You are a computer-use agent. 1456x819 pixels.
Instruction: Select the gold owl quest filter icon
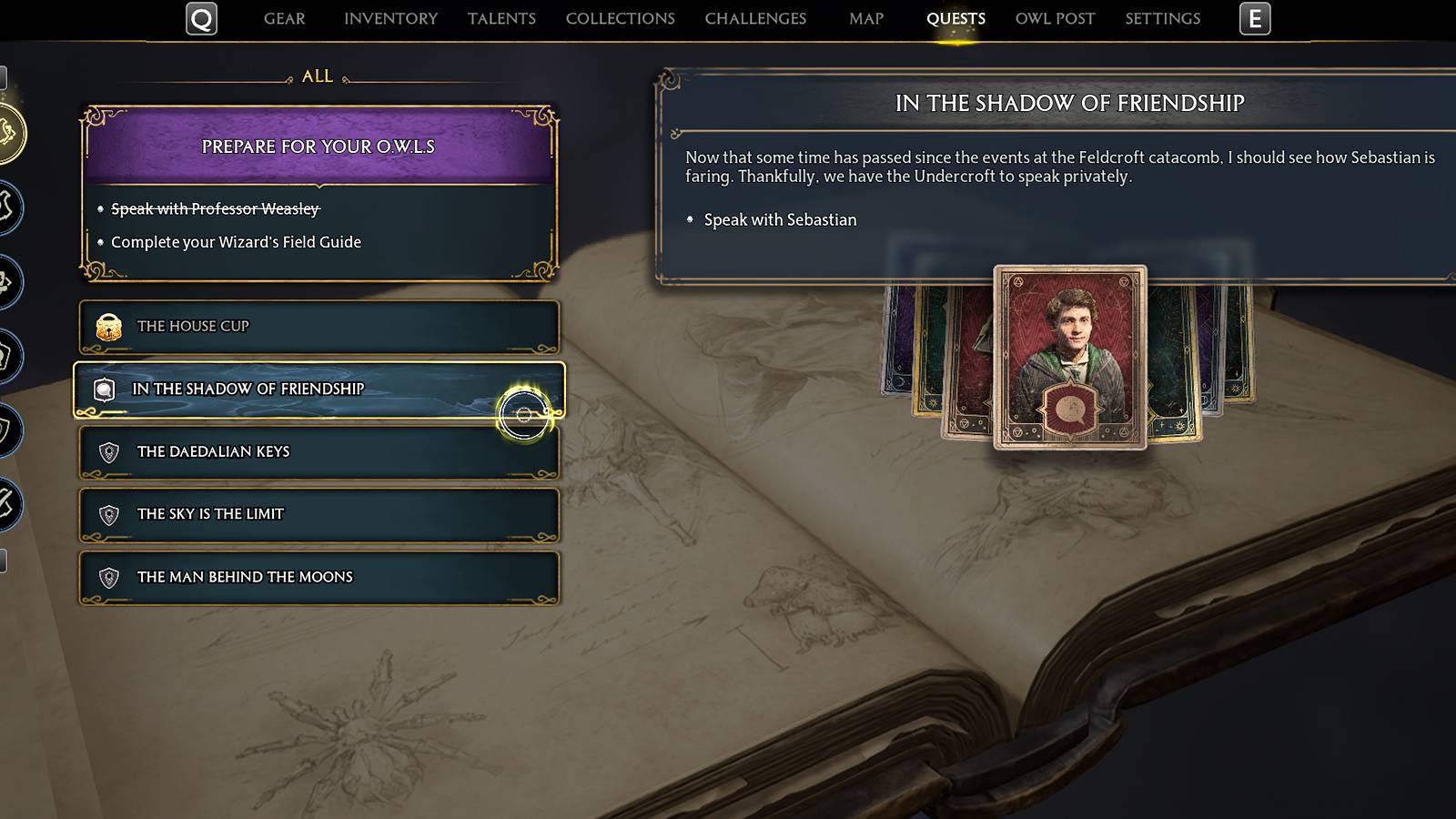pyautogui.click(x=9, y=134)
